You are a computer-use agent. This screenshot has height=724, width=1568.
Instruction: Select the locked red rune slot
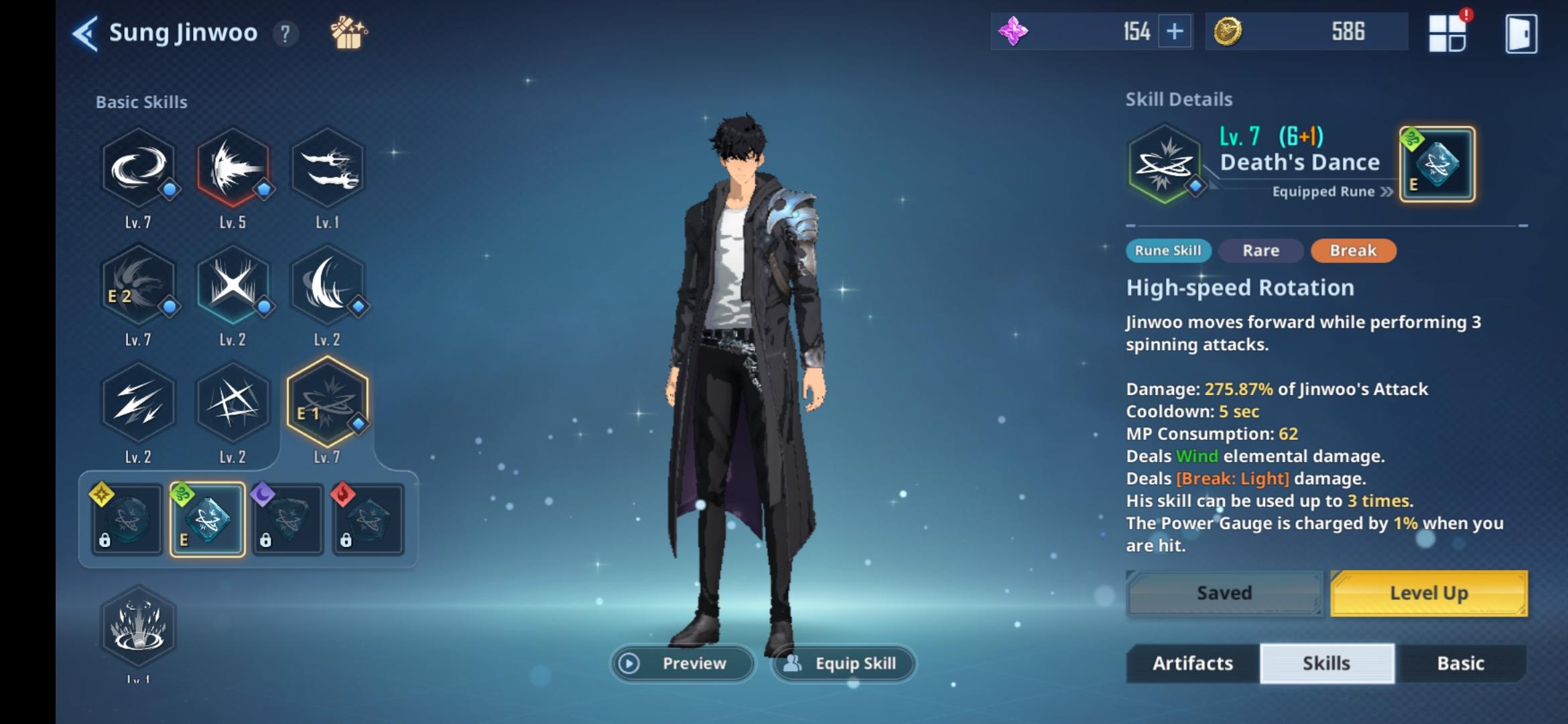[368, 520]
